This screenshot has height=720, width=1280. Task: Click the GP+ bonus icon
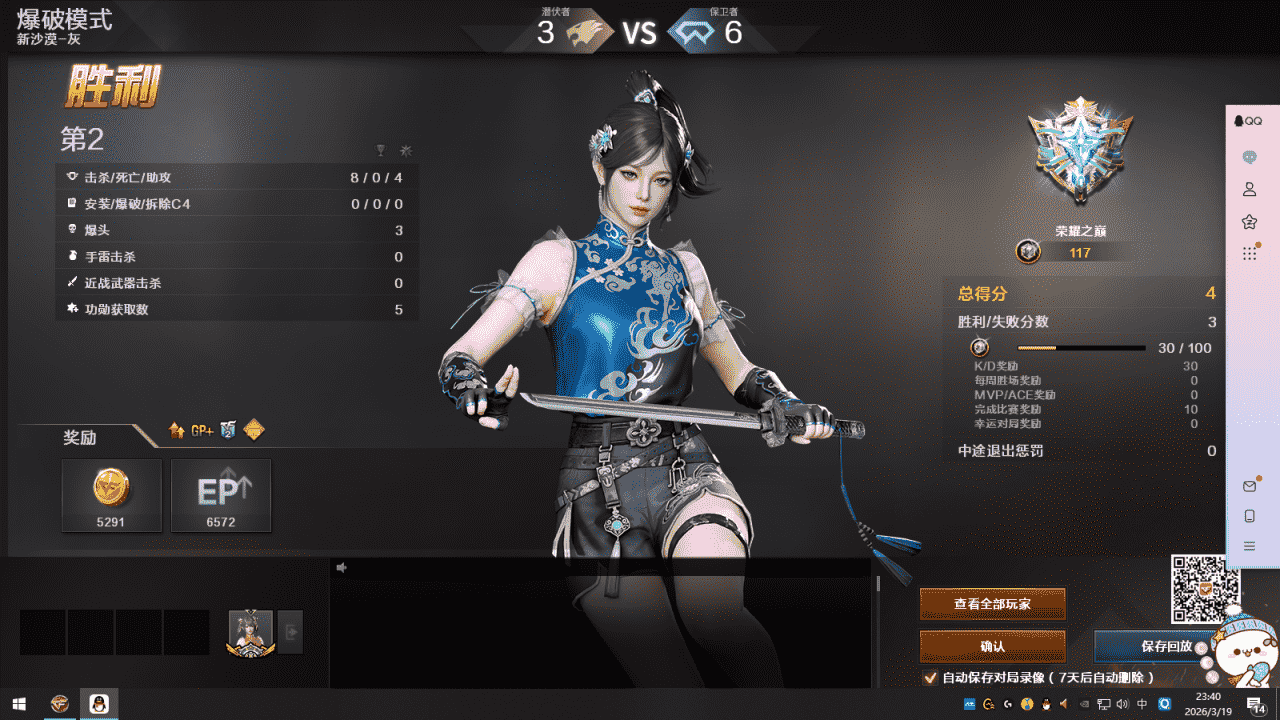[203, 430]
